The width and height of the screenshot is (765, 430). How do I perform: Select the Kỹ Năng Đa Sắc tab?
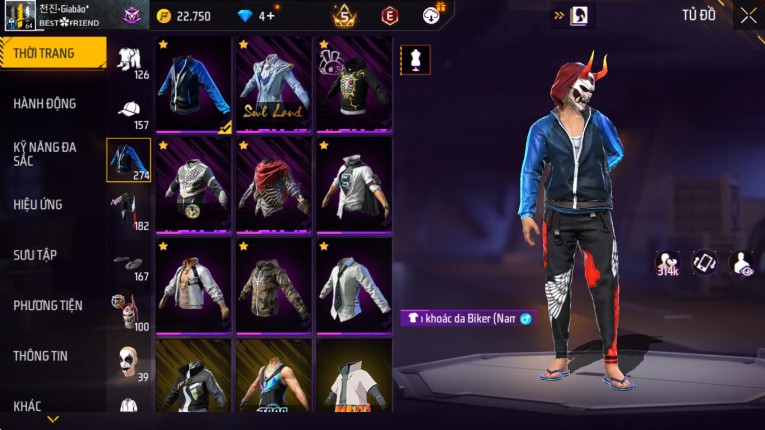(x=45, y=153)
